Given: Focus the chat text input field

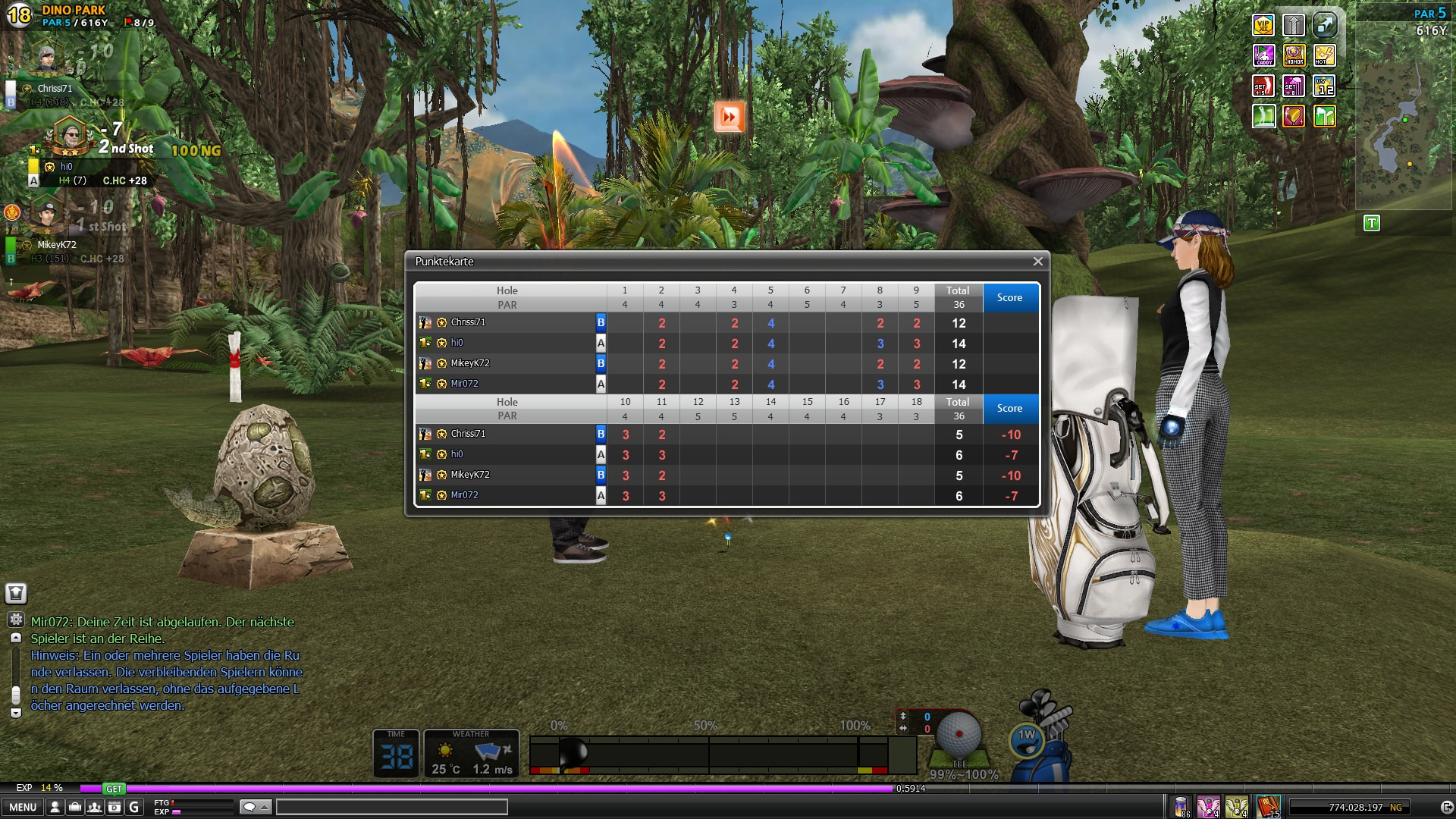Looking at the screenshot, I should [391, 808].
